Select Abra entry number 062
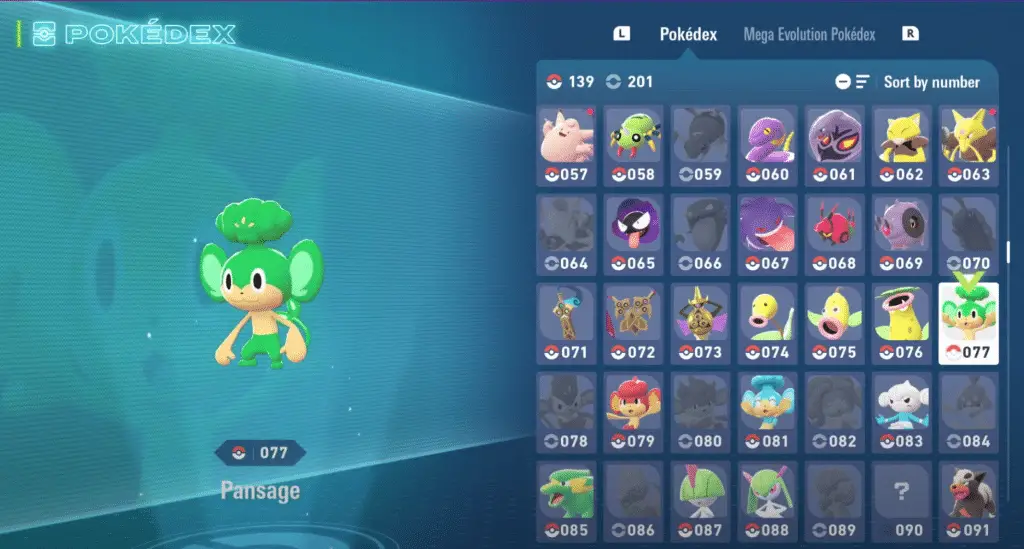 901,146
